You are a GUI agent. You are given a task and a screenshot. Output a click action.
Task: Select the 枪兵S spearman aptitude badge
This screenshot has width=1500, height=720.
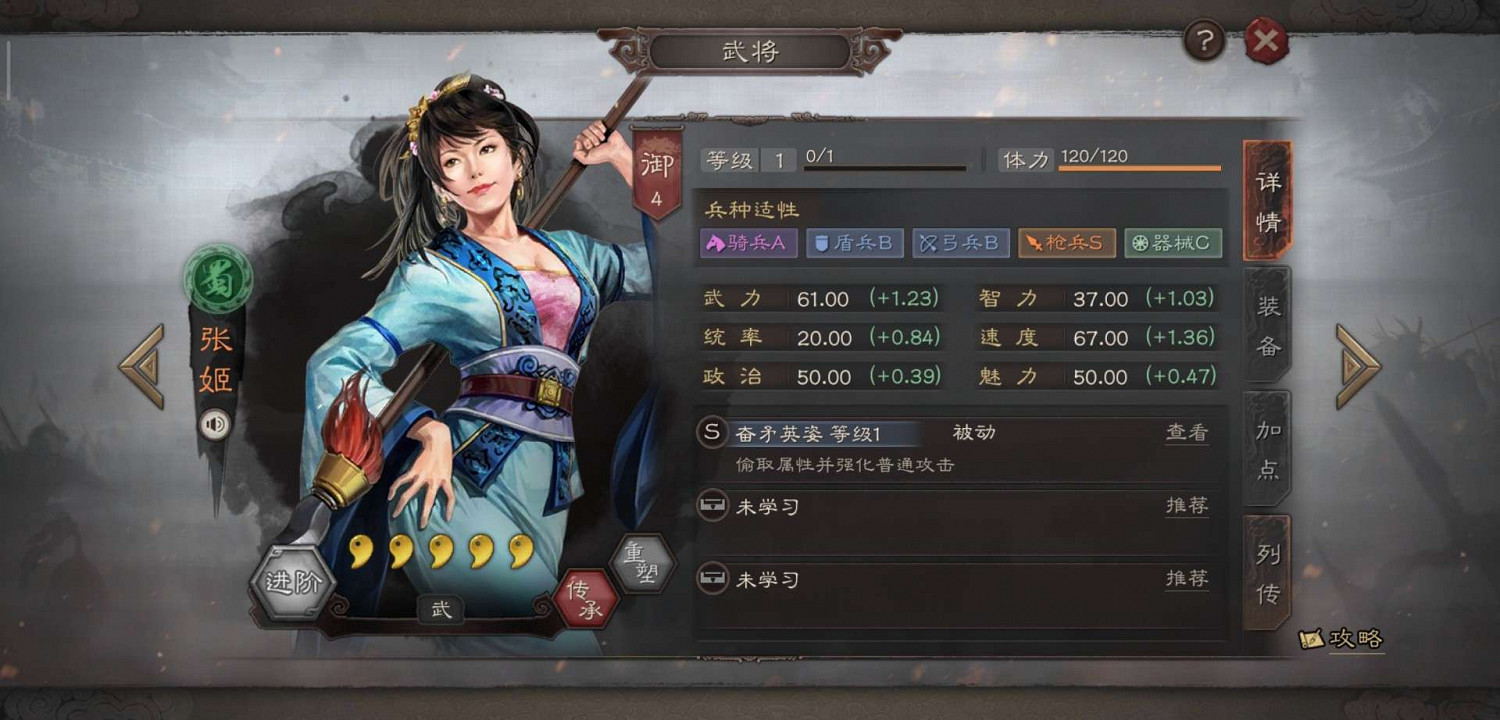[1066, 242]
